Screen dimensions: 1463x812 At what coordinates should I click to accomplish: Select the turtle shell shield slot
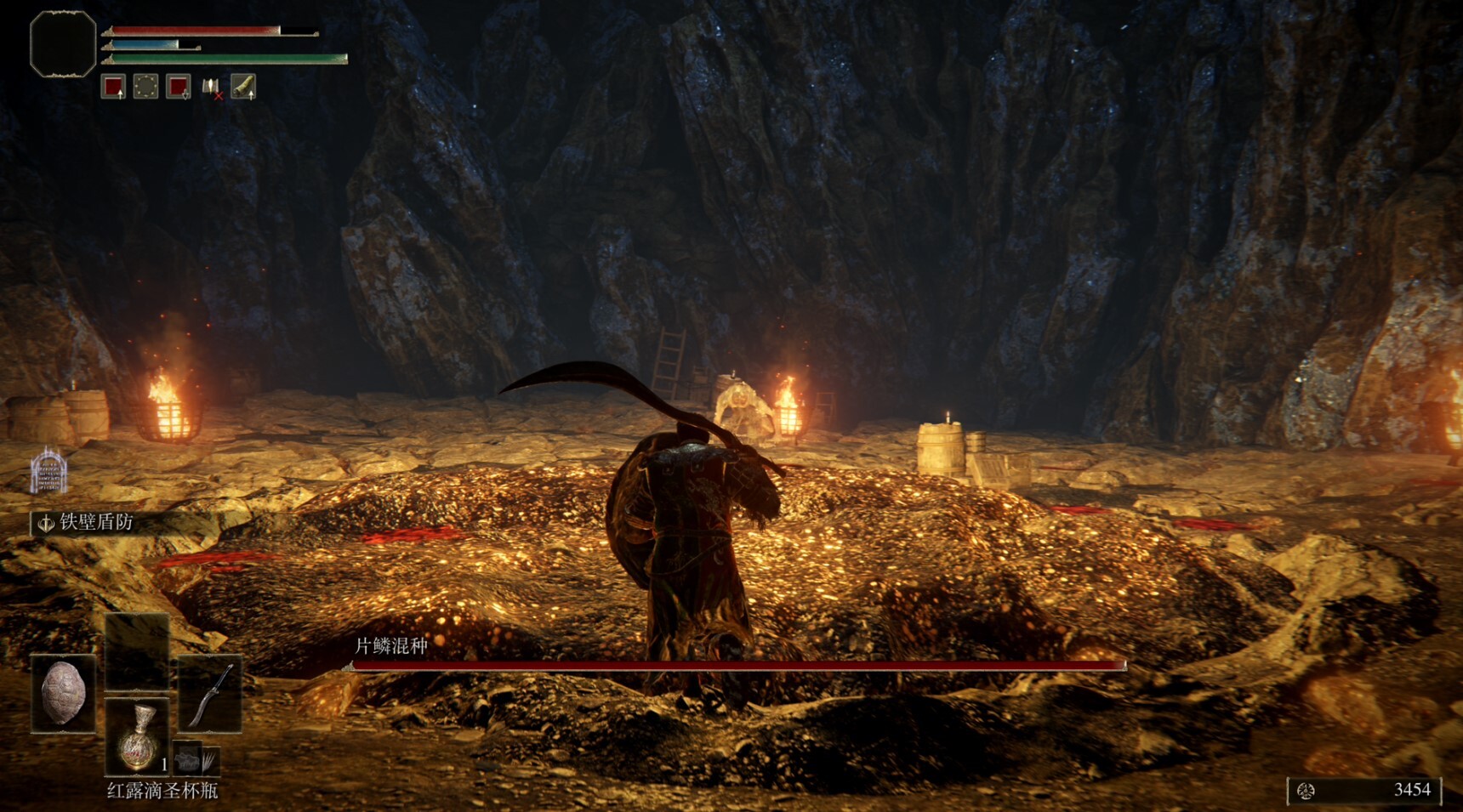[x=63, y=693]
